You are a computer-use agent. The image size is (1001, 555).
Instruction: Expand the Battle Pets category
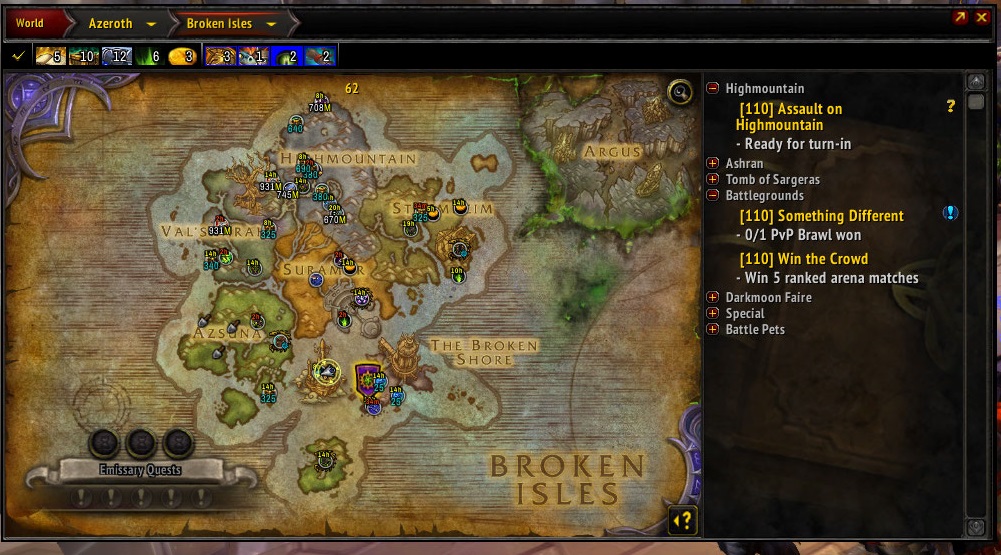click(x=712, y=329)
